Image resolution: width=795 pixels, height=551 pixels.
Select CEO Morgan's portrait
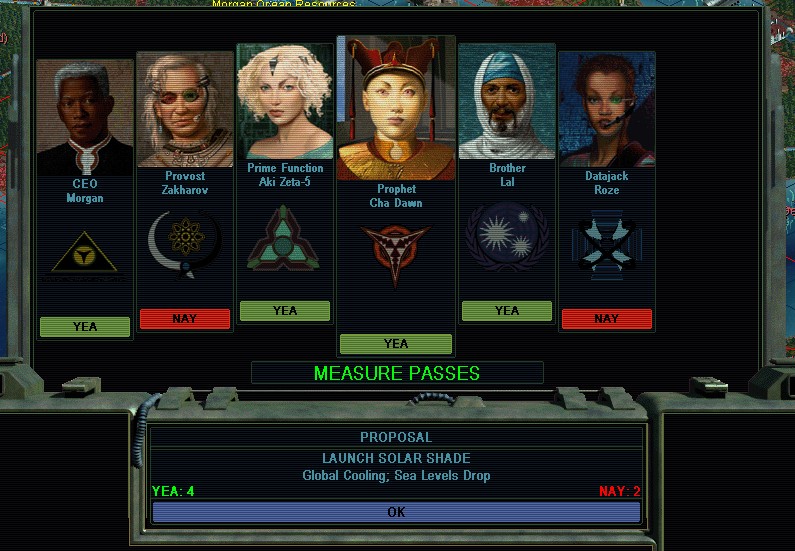click(85, 117)
